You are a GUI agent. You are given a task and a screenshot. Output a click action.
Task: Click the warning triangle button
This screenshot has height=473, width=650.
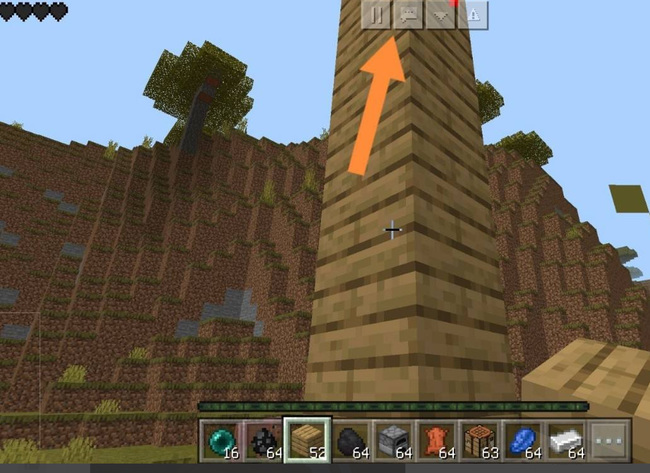[471, 14]
